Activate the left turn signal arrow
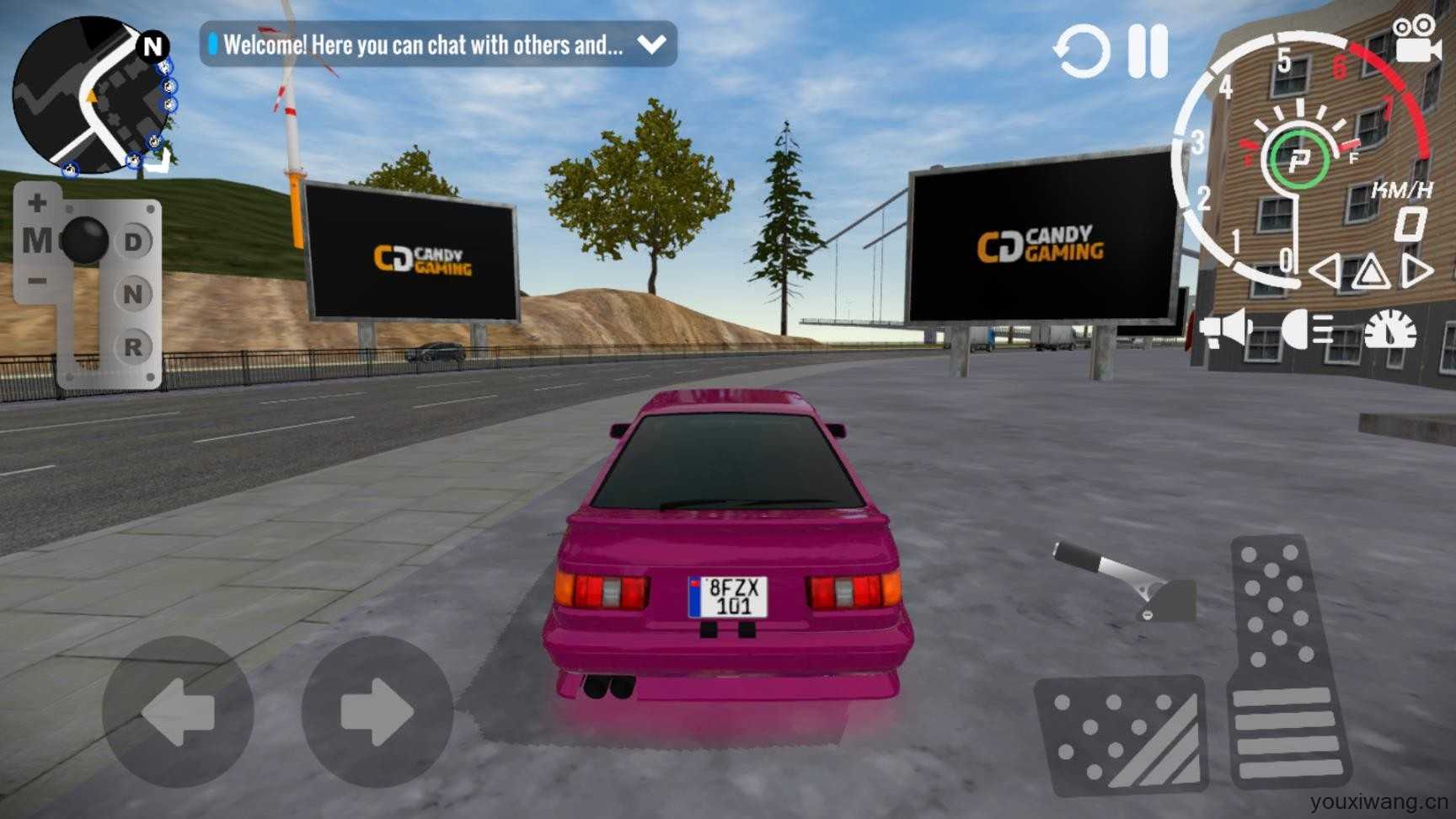The height and width of the screenshot is (819, 1456). [1325, 271]
